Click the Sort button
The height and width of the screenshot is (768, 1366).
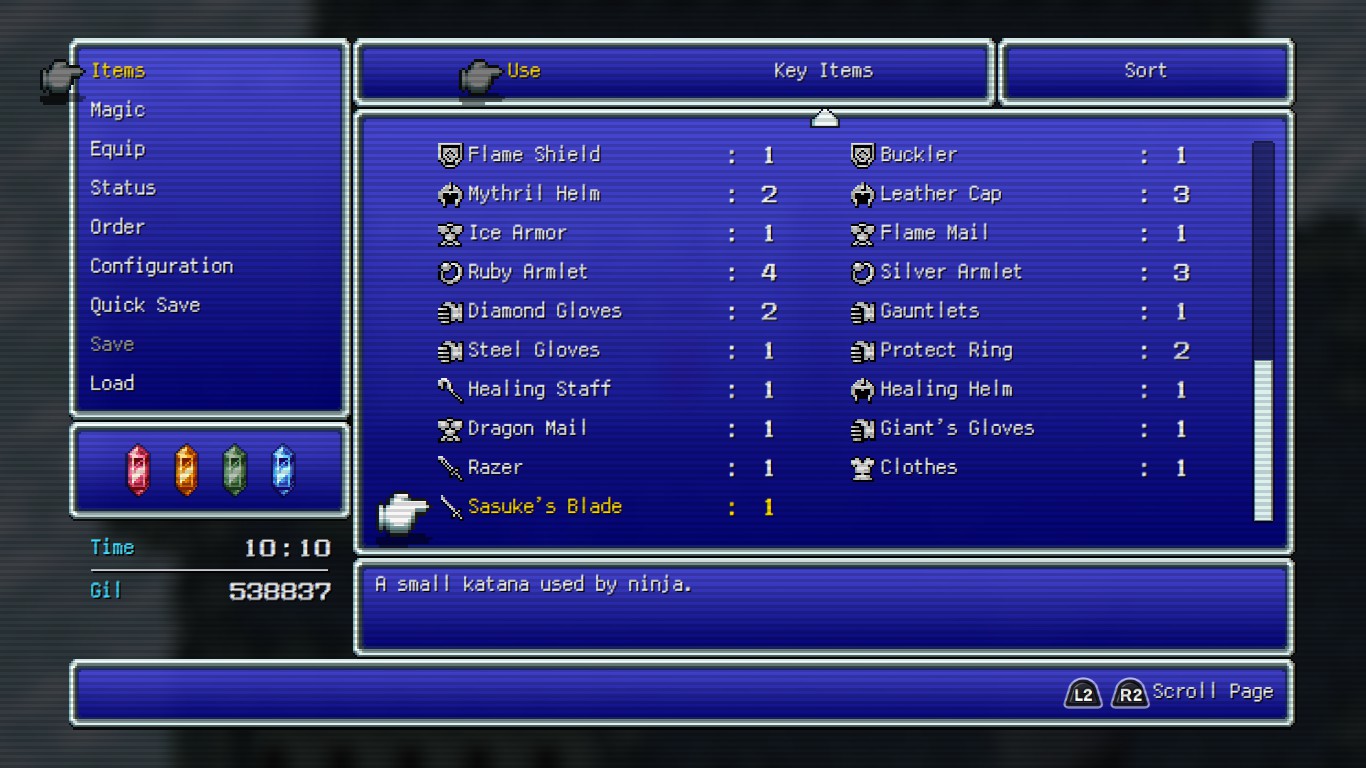pos(1145,70)
